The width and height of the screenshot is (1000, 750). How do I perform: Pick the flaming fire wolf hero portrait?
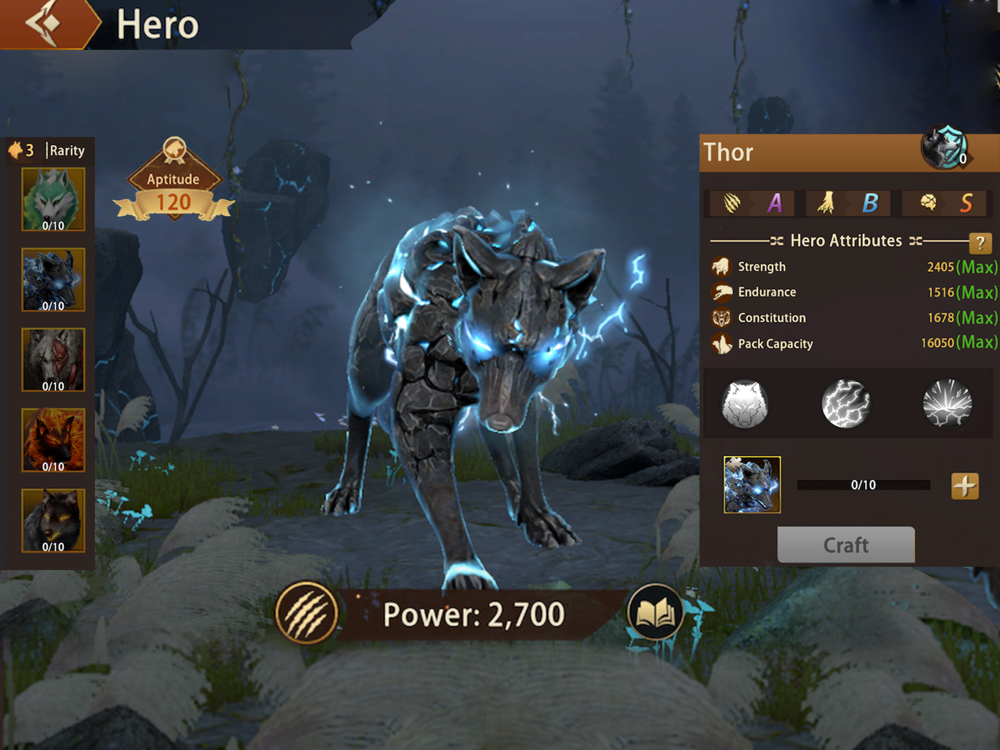pyautogui.click(x=53, y=440)
